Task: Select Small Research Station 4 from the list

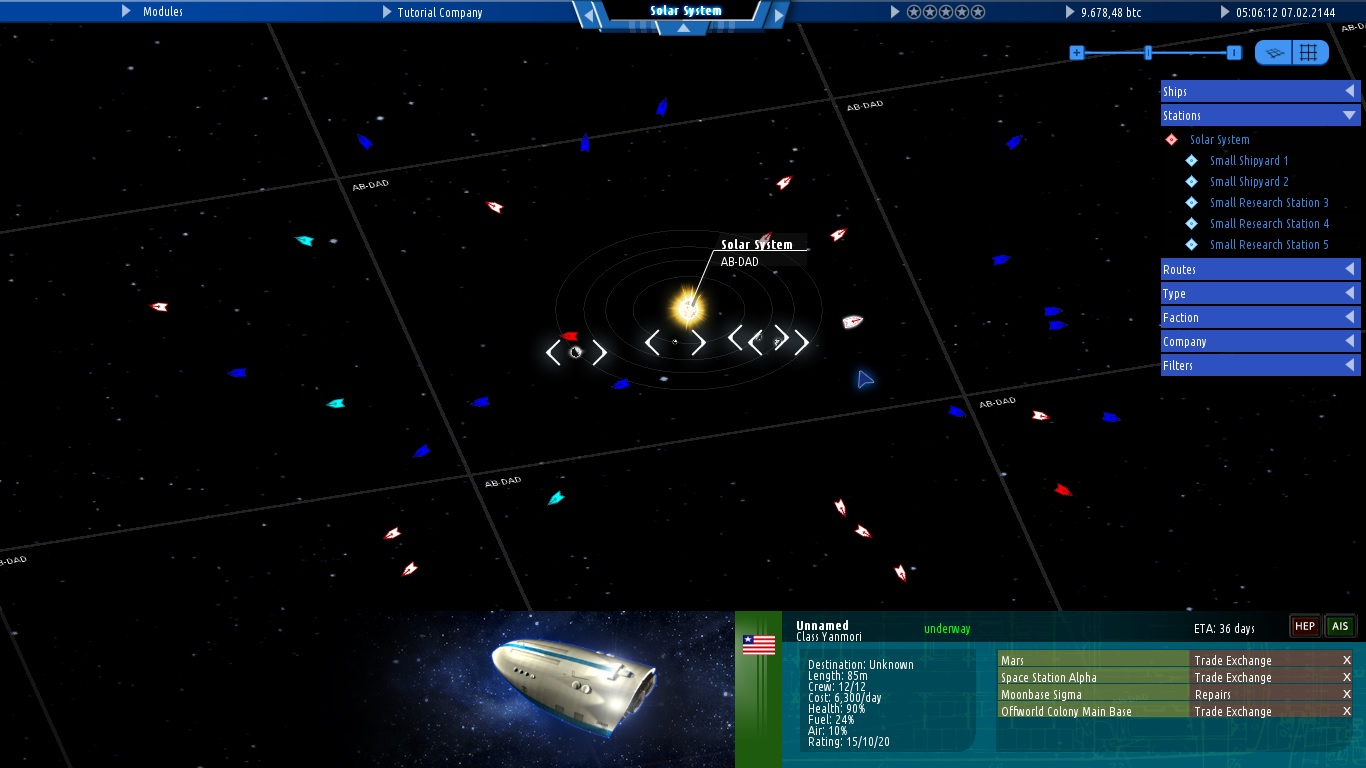Action: point(1269,223)
